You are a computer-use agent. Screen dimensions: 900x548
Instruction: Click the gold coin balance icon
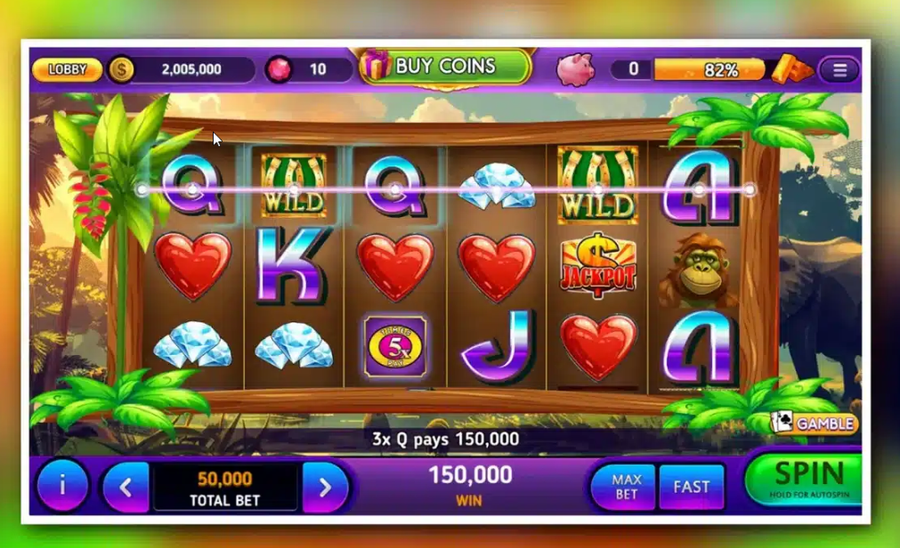tap(121, 69)
